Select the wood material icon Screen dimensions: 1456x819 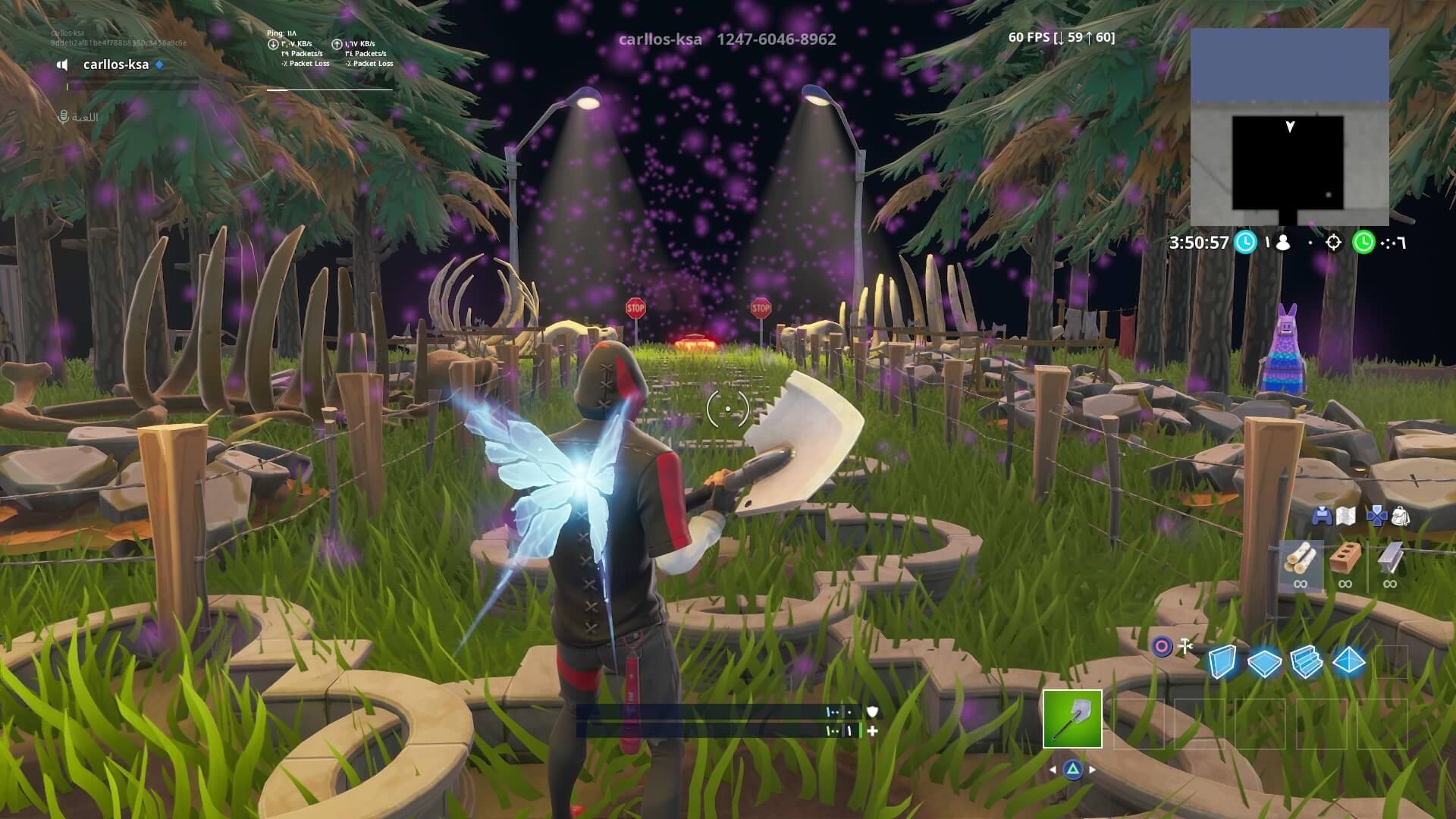point(1302,559)
